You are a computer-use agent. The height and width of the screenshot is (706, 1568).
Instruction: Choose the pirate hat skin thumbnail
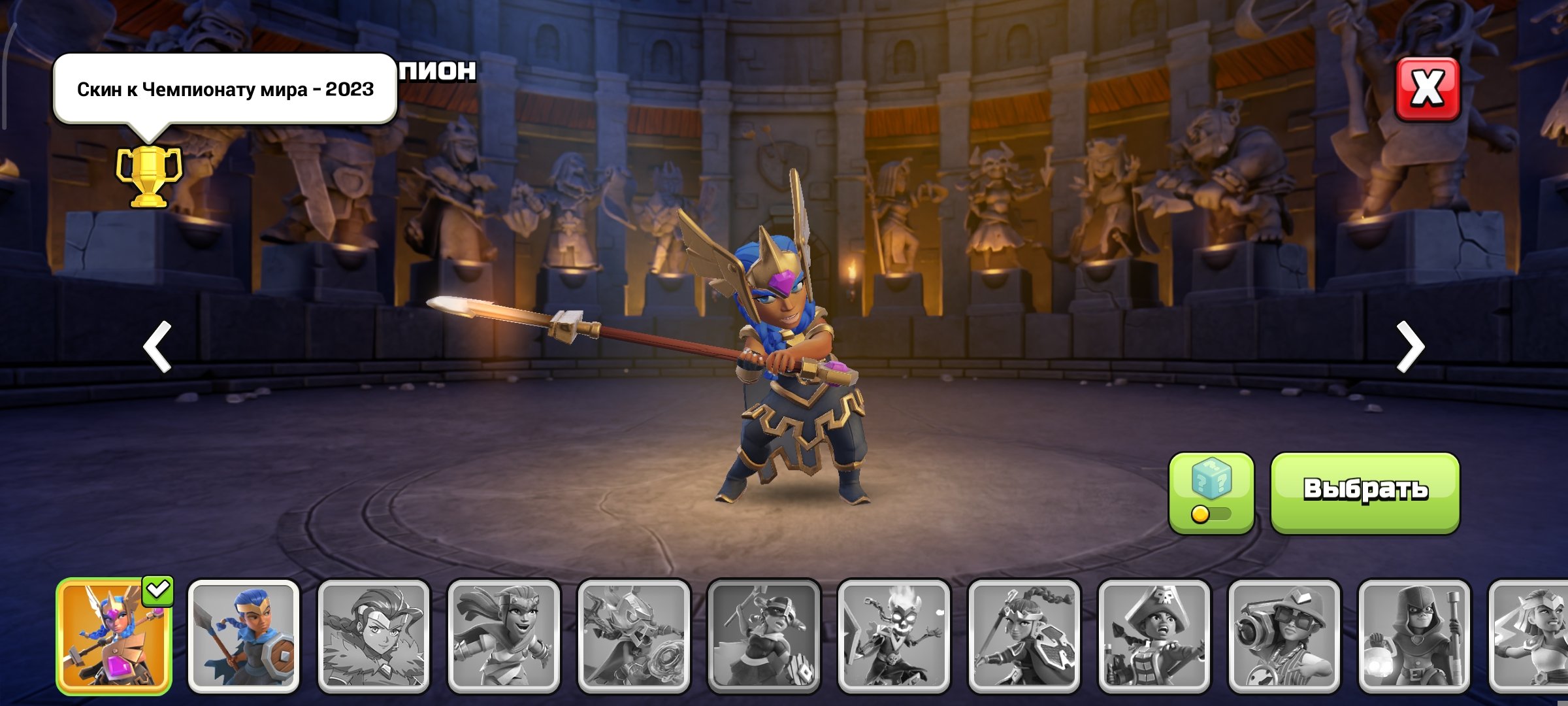click(x=1154, y=636)
